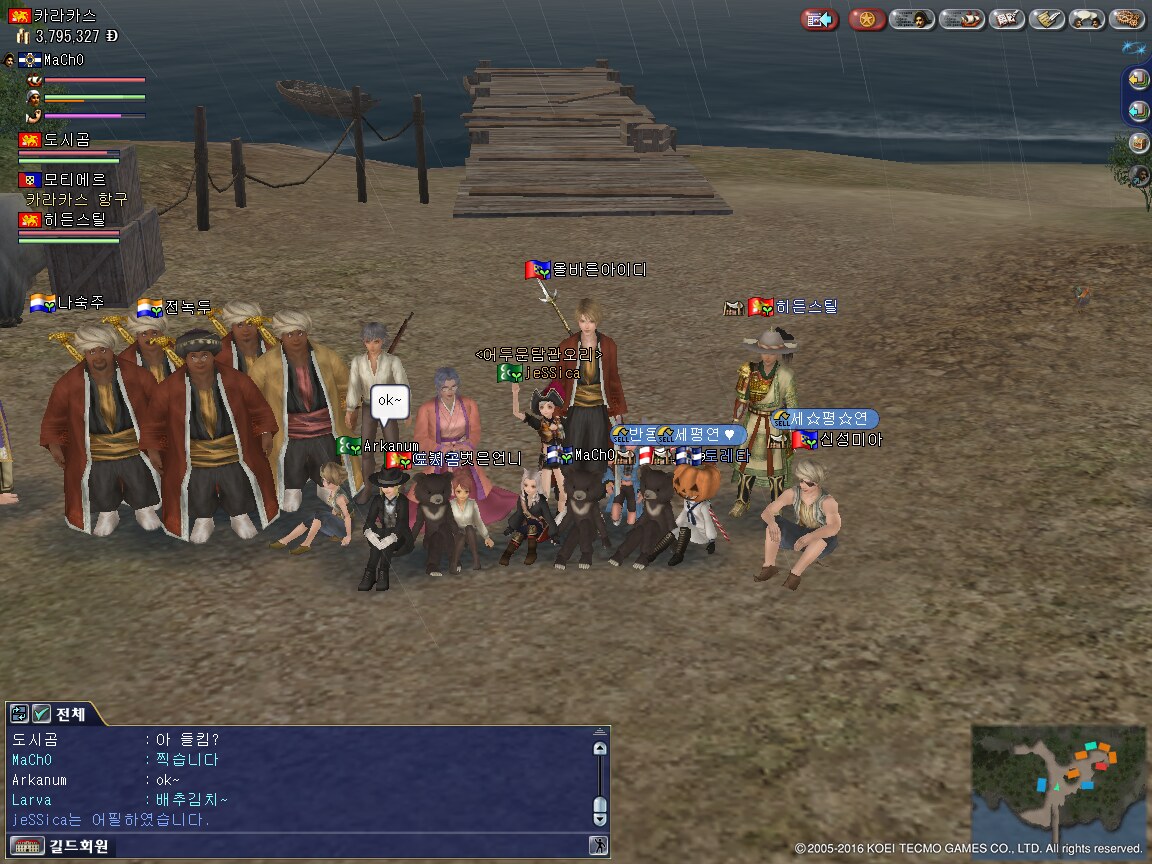
Task: Click the red window-with-arrow menu button
Action: point(820,19)
